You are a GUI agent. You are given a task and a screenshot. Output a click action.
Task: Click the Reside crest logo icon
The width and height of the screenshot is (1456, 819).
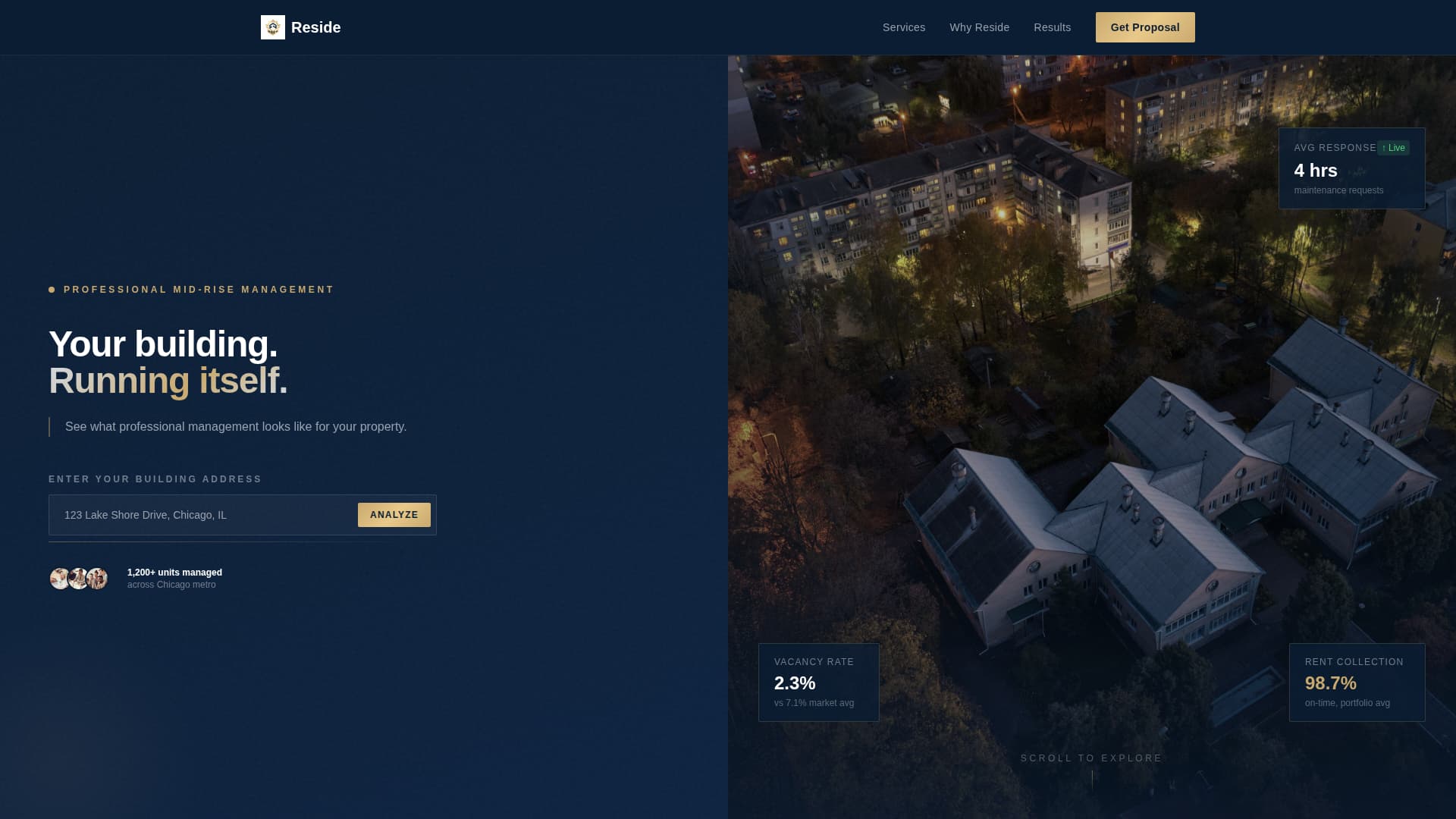pyautogui.click(x=273, y=27)
